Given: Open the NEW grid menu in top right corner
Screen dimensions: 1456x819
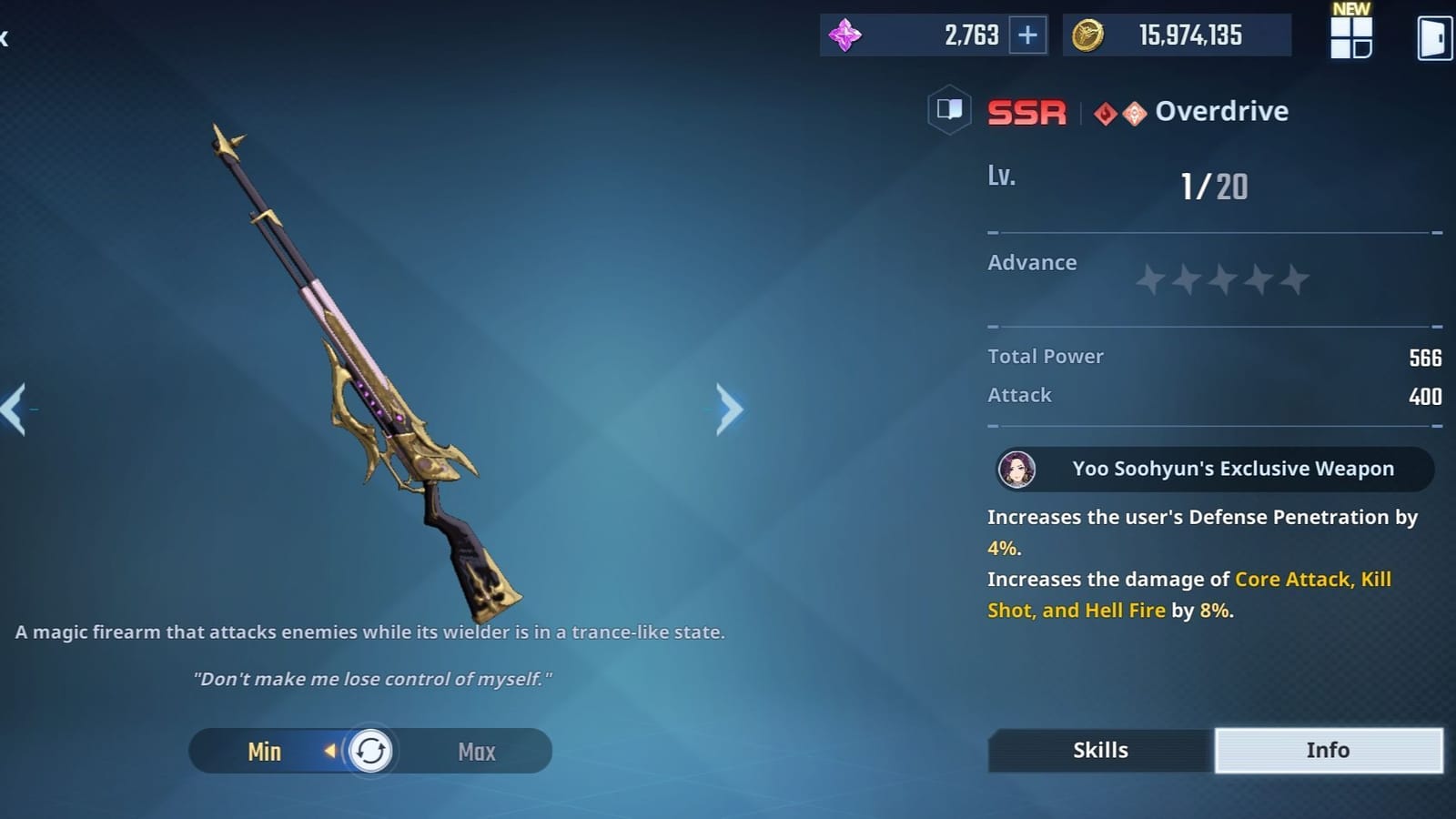Looking at the screenshot, I should point(1350,36).
